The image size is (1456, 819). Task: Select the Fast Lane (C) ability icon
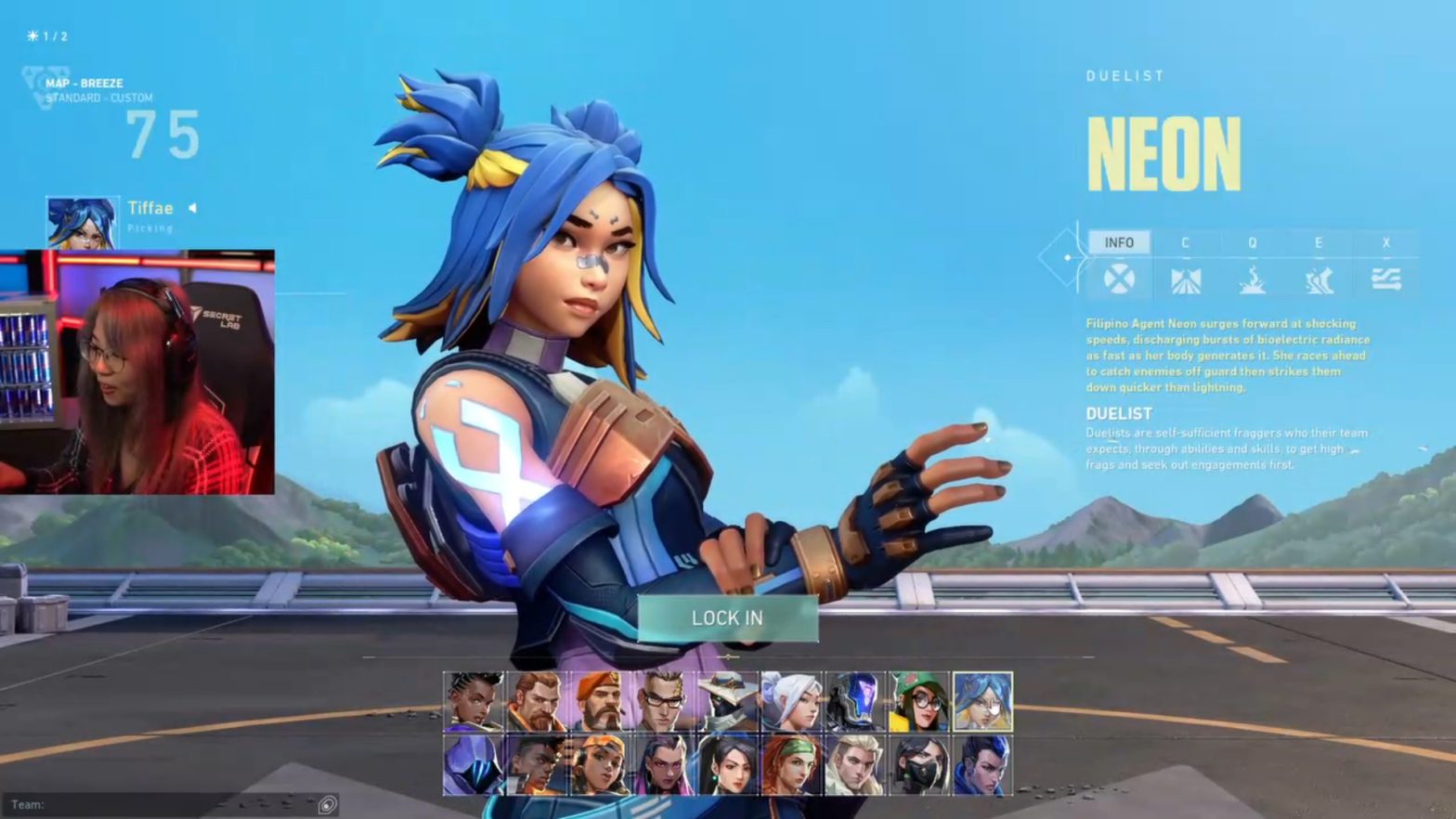1186,279
